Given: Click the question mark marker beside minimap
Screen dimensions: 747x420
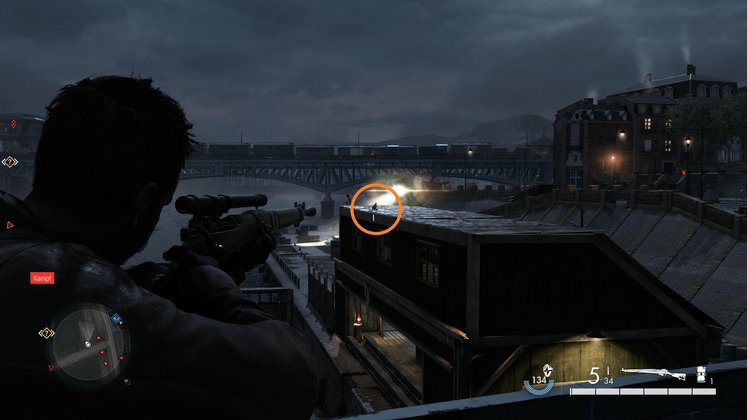Looking at the screenshot, I should [45, 332].
